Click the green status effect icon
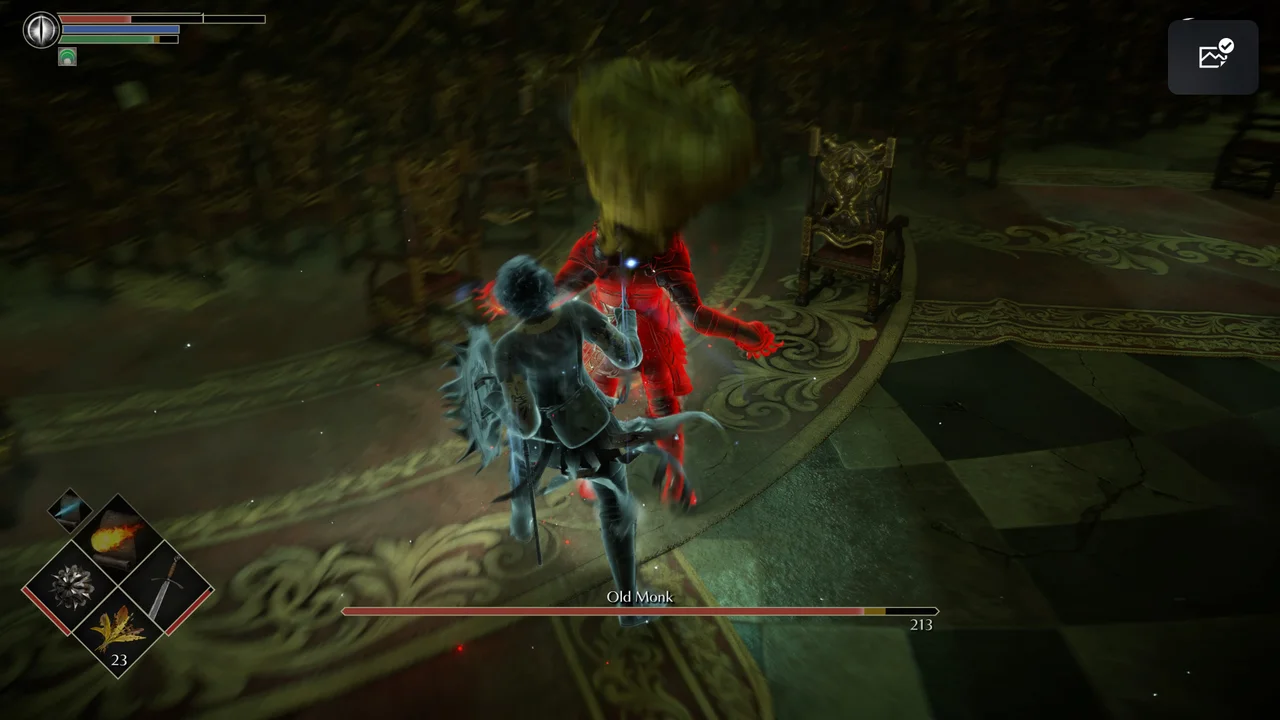1280x720 pixels. click(x=67, y=56)
